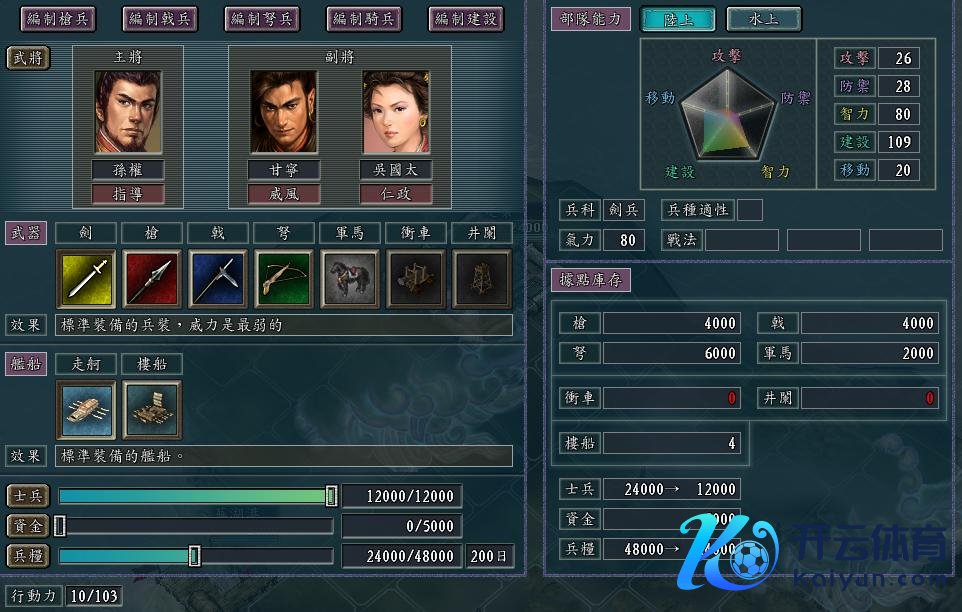Screen dimensions: 962x612
Task: Switch to the 水上 ability tab
Action: 763,18
